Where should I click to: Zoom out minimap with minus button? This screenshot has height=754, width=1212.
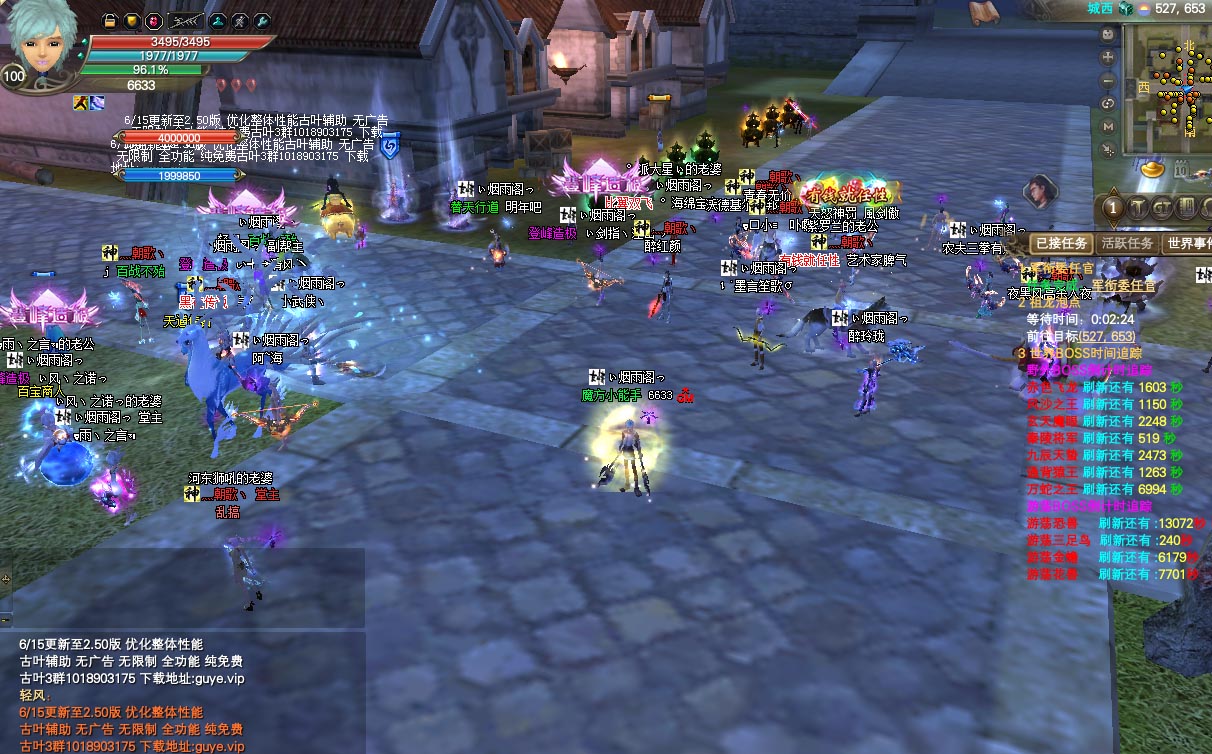tap(1108, 81)
